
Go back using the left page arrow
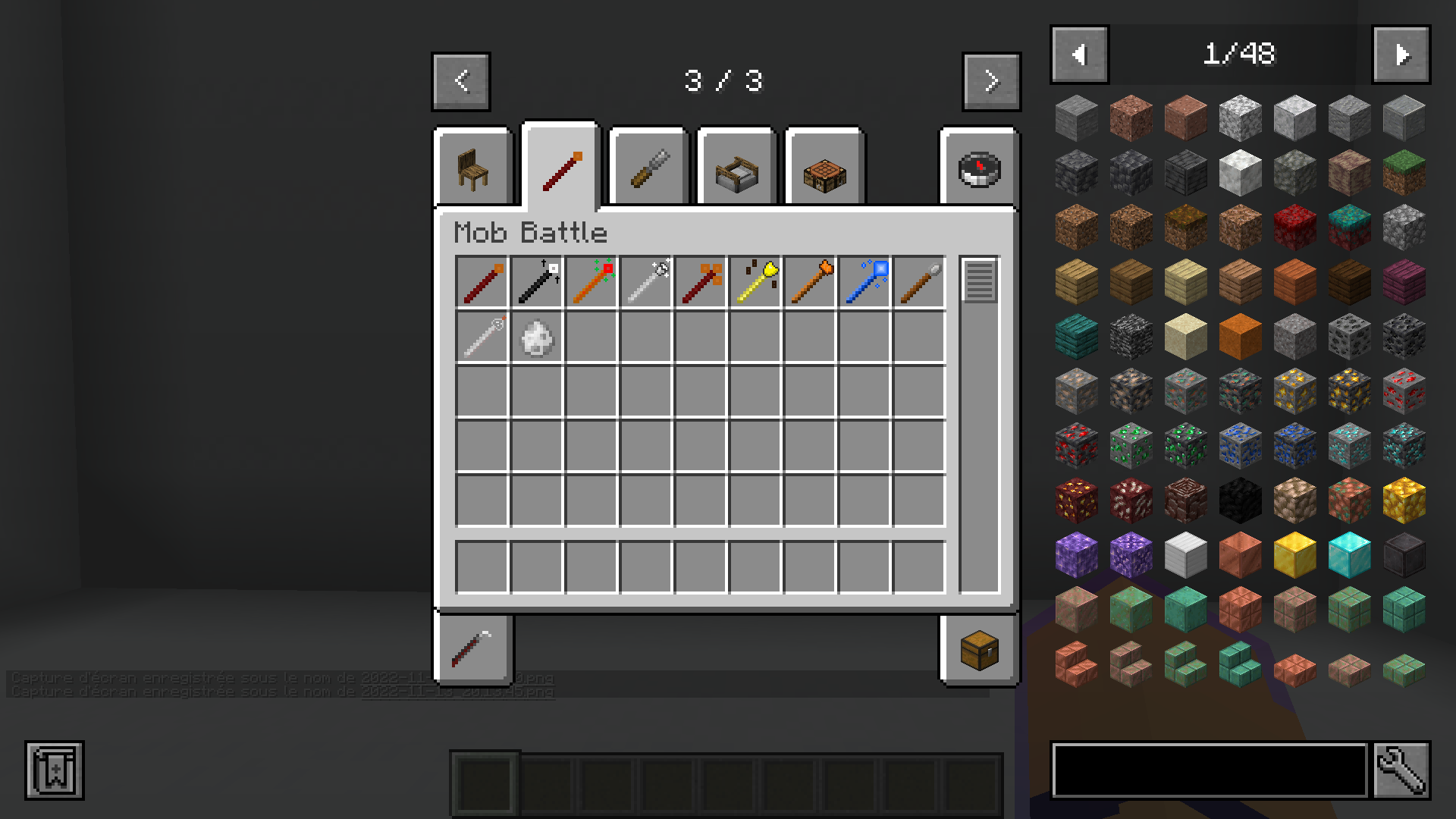click(x=1079, y=54)
